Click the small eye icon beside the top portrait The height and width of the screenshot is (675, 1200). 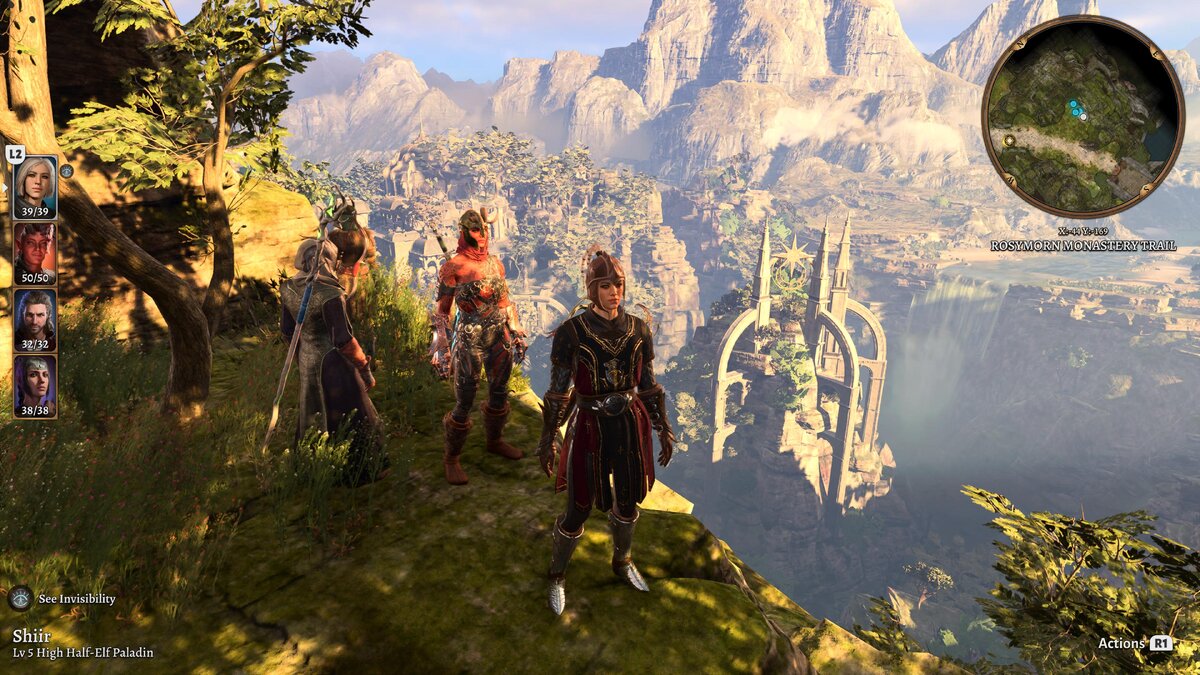(x=66, y=171)
